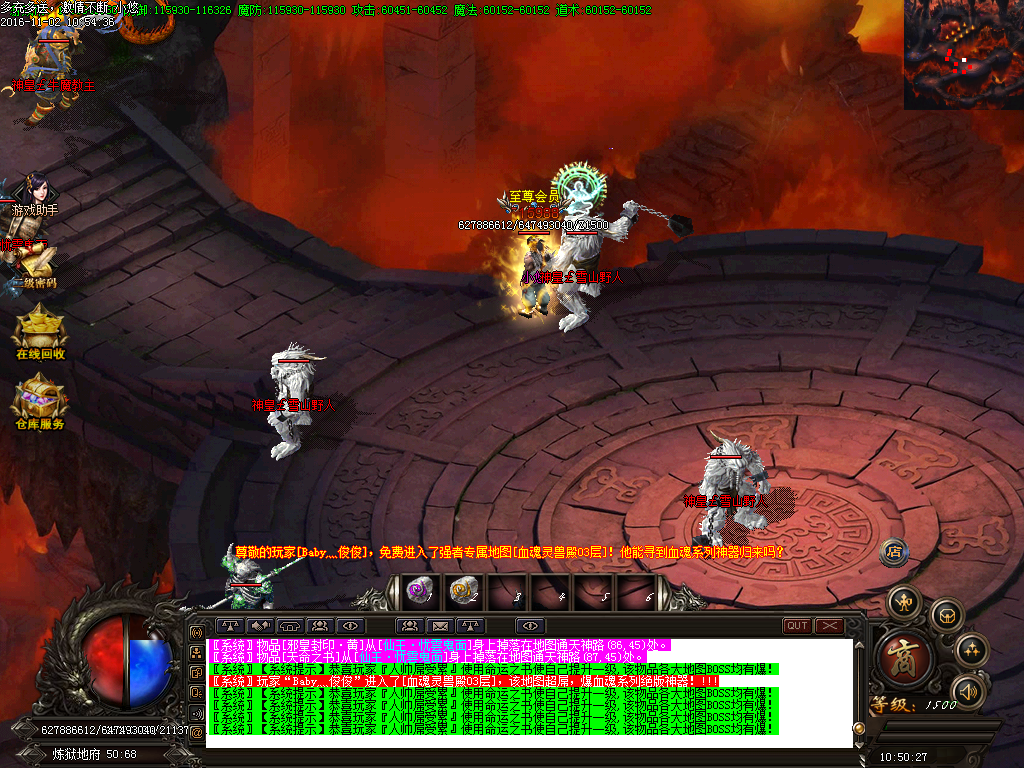
Task: Toggle sound with the speaker button
Action: click(967, 691)
